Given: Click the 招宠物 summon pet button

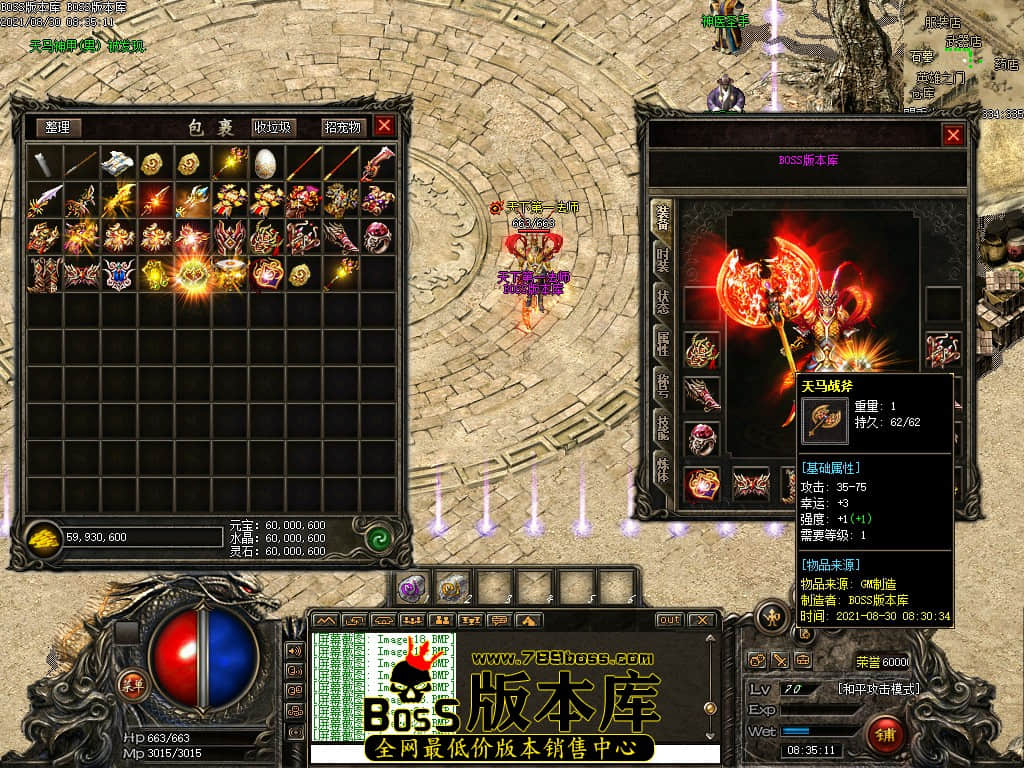Looking at the screenshot, I should tap(342, 128).
